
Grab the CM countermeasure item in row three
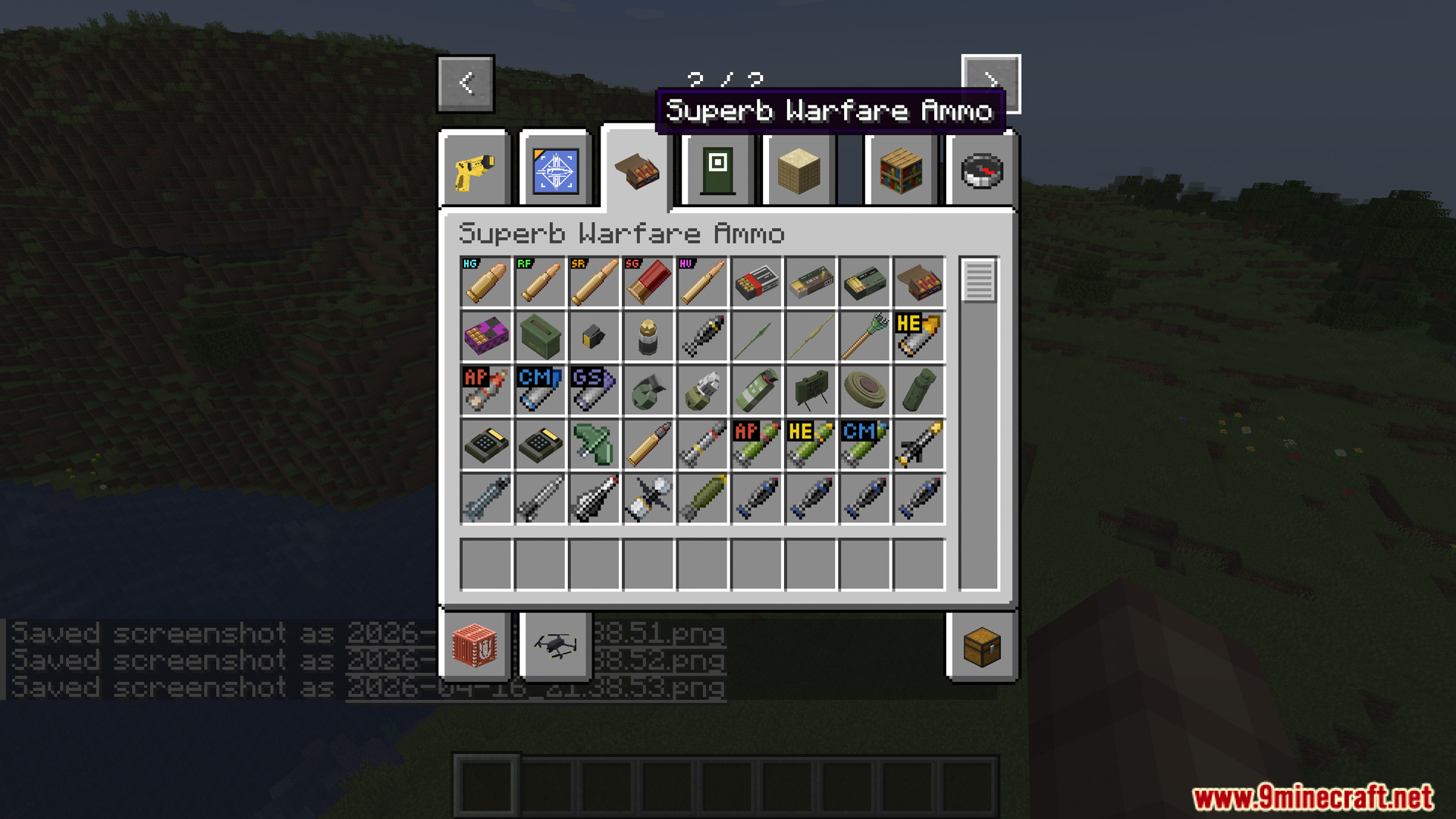(540, 390)
